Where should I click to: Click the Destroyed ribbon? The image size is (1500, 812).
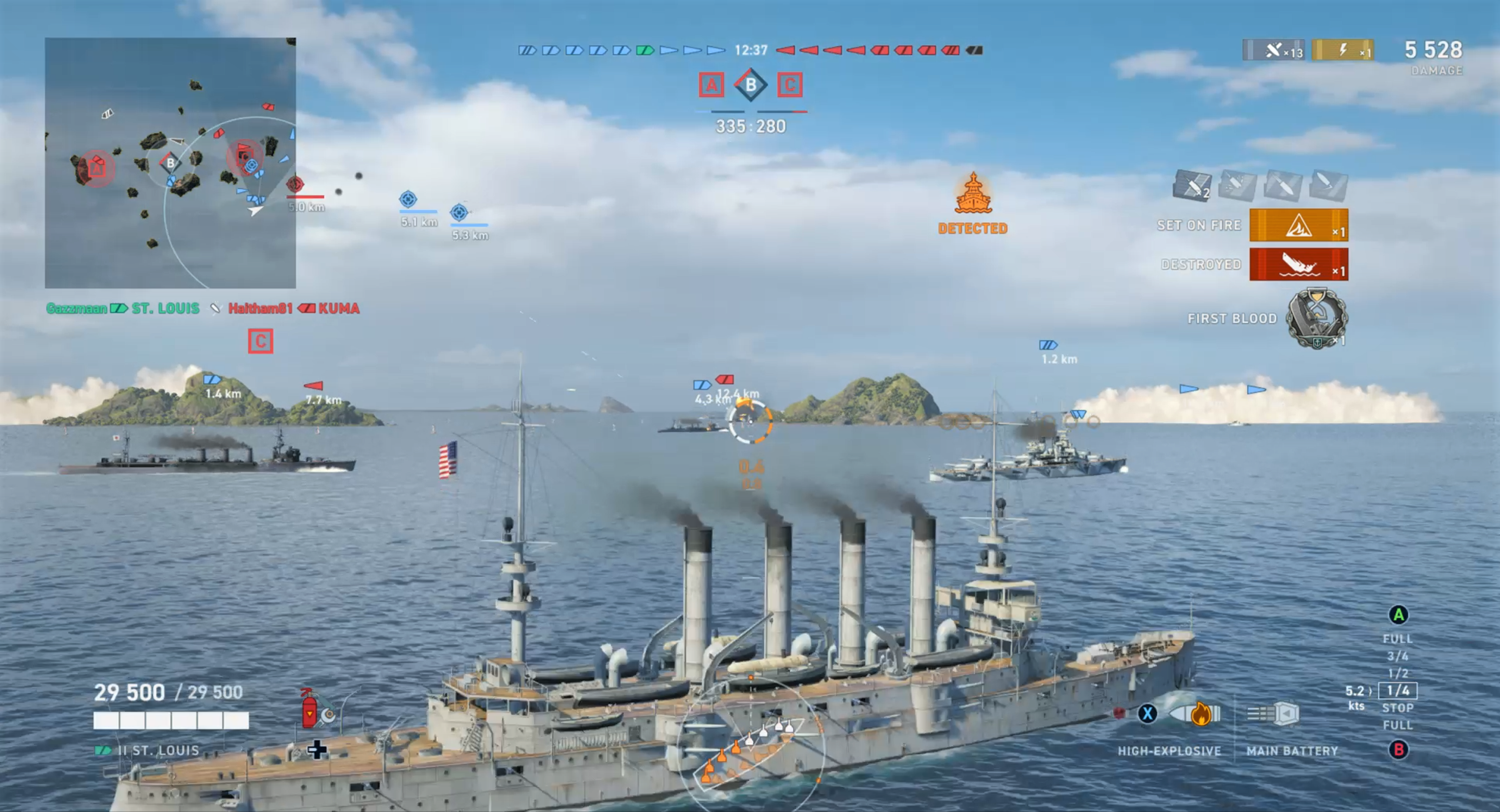(1298, 265)
